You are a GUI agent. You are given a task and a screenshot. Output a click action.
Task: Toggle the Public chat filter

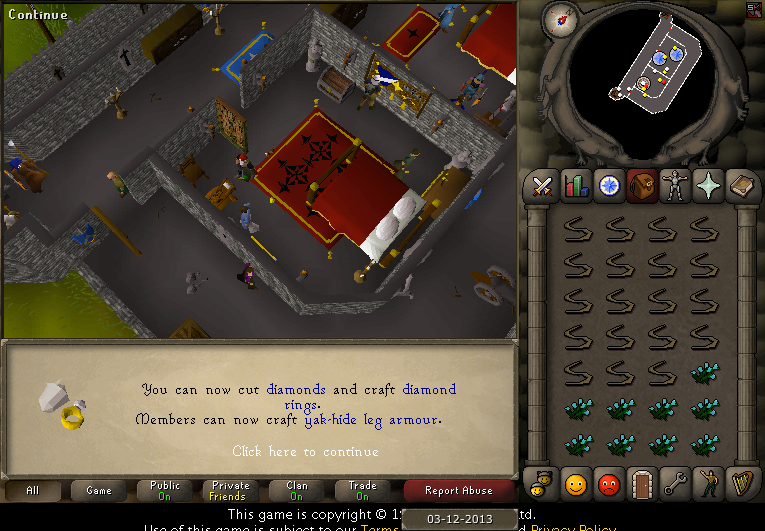click(165, 491)
